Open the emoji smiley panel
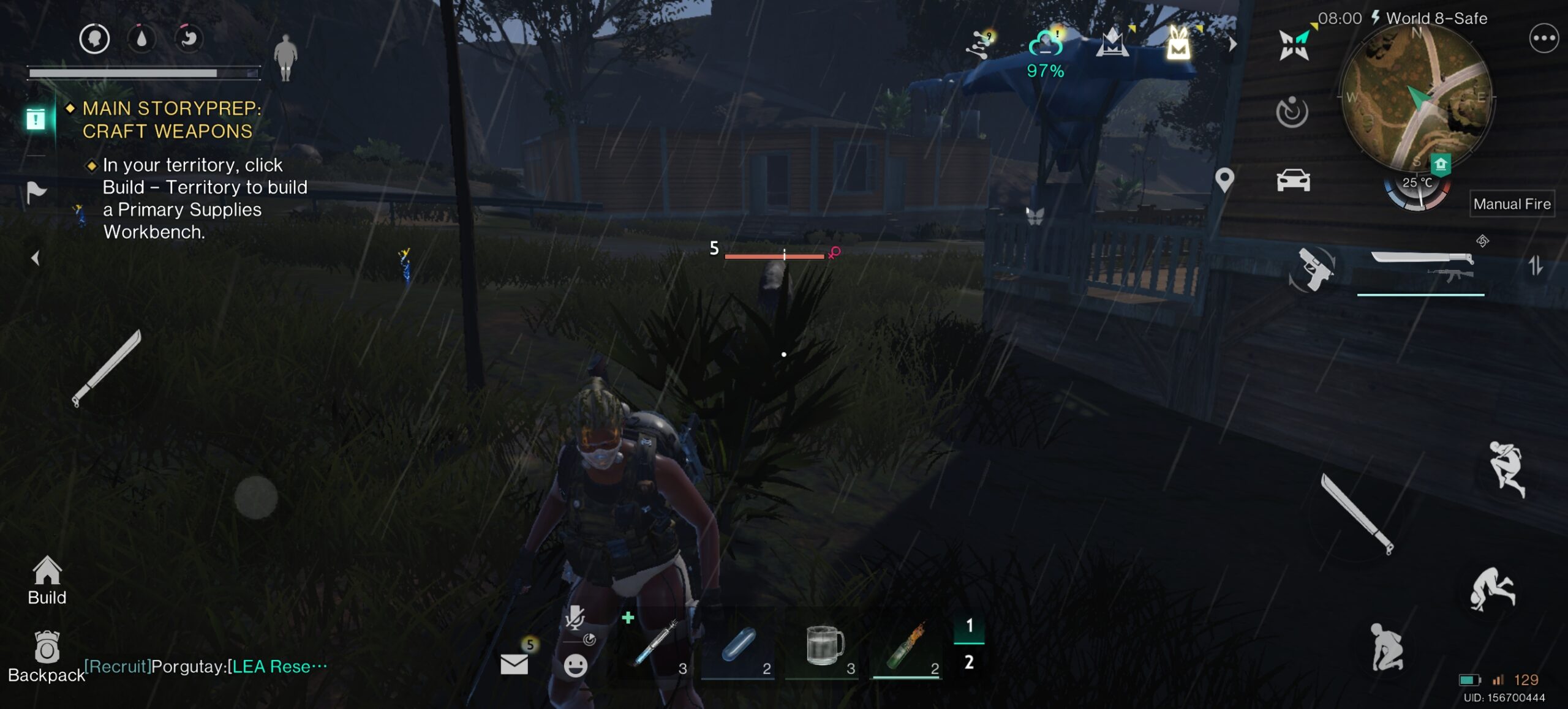Screen dimensions: 1568x709 tap(575, 665)
